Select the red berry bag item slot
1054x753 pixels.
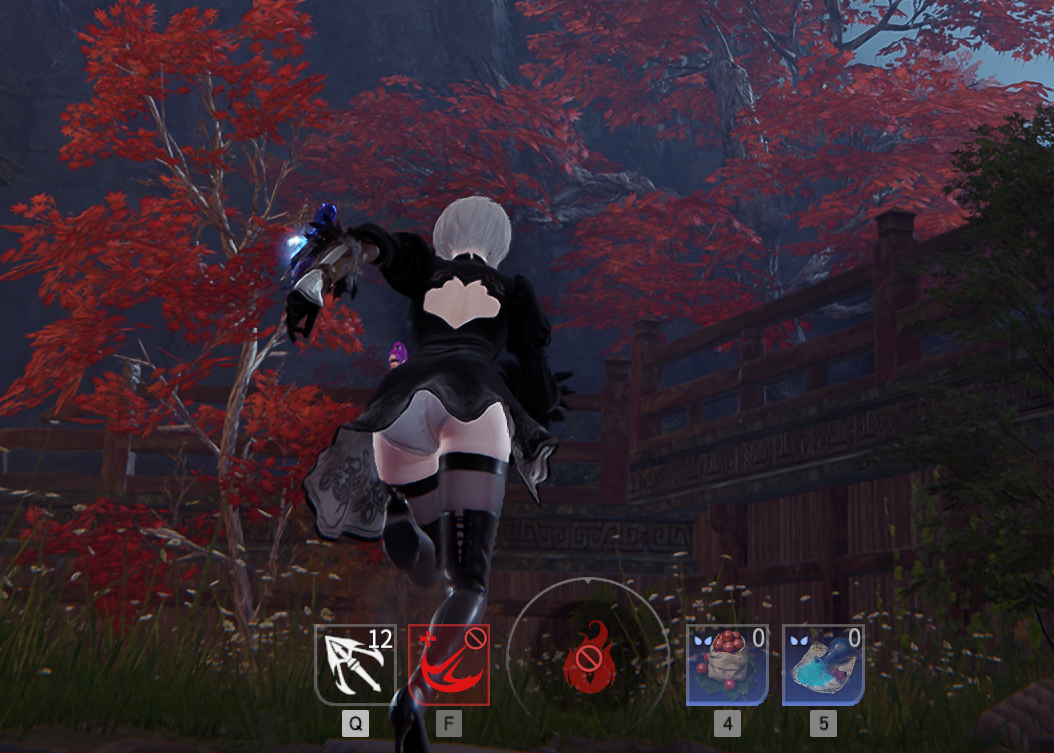727,665
